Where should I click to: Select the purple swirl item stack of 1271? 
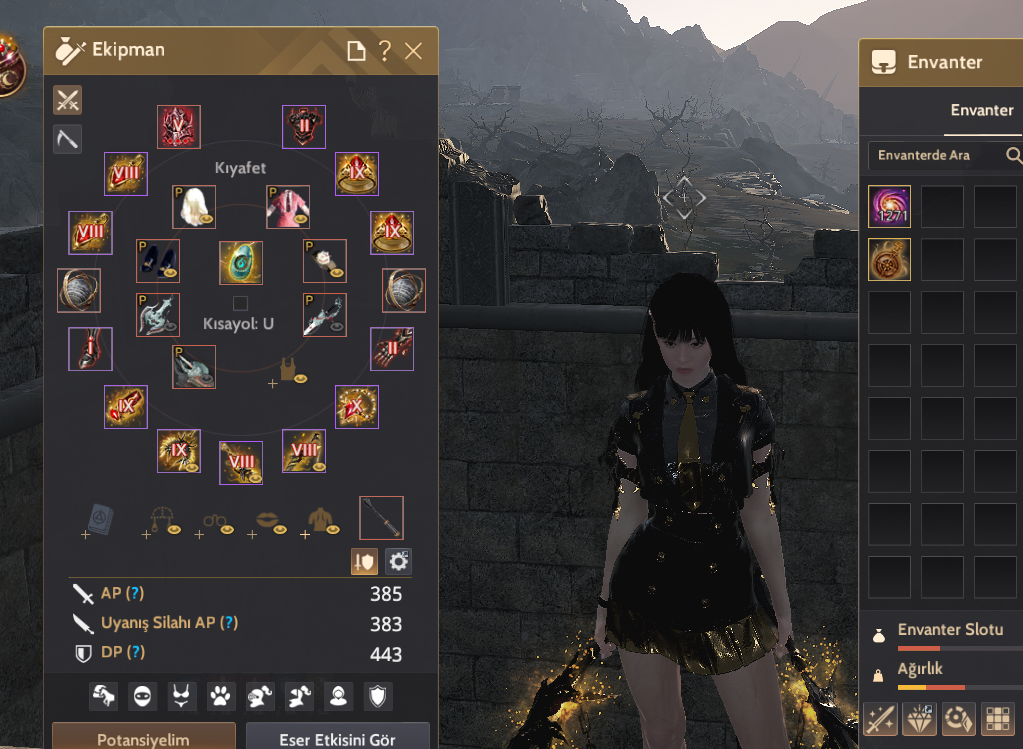click(889, 207)
